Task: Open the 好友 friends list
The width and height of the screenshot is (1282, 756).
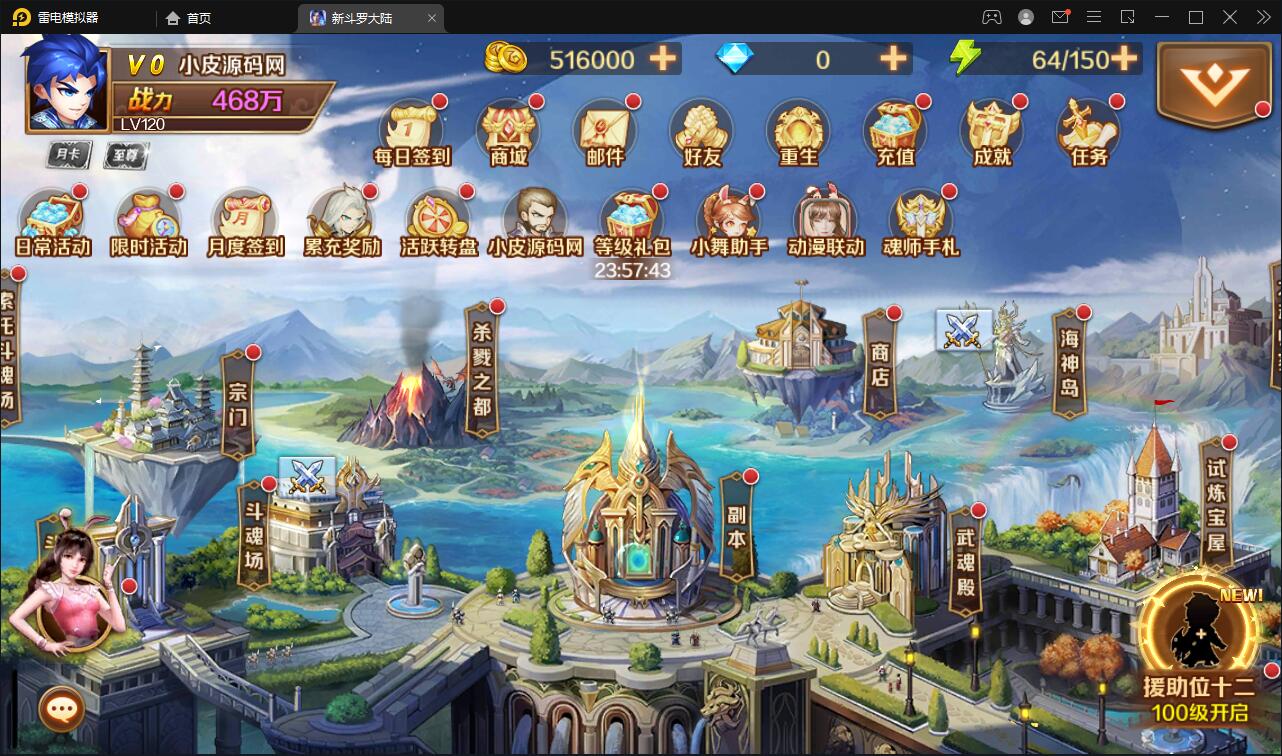Action: pyautogui.click(x=701, y=130)
